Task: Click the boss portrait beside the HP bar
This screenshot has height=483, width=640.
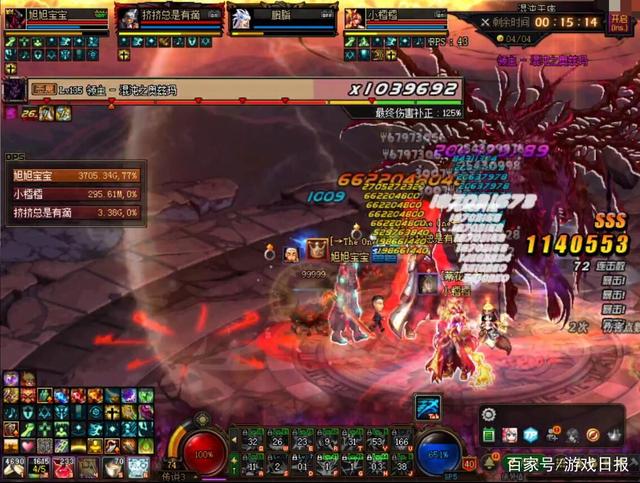Action: [15, 90]
